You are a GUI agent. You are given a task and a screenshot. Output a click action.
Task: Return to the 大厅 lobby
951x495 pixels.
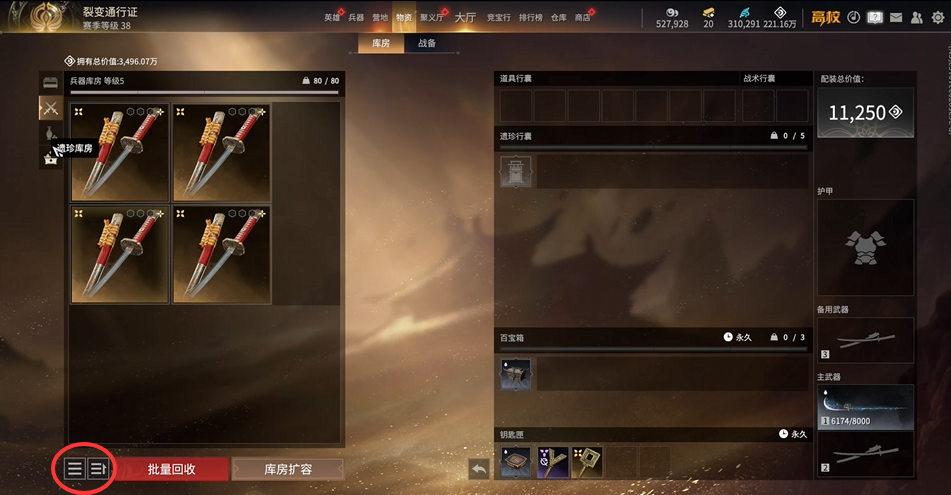[x=465, y=18]
